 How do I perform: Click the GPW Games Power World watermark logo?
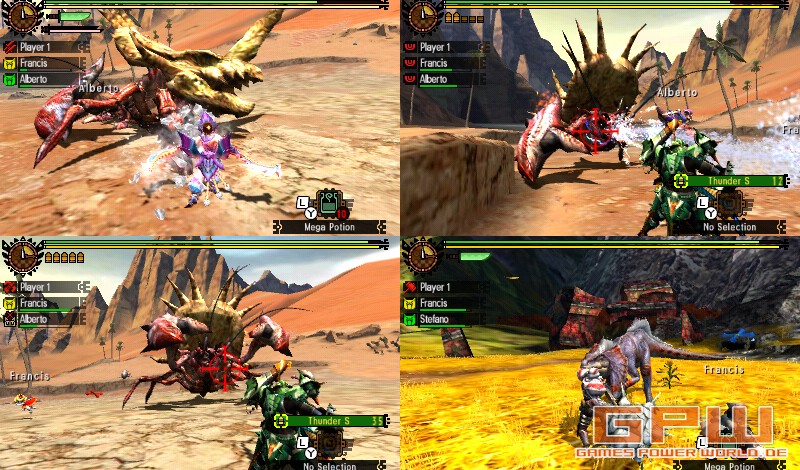pyautogui.click(x=682, y=428)
